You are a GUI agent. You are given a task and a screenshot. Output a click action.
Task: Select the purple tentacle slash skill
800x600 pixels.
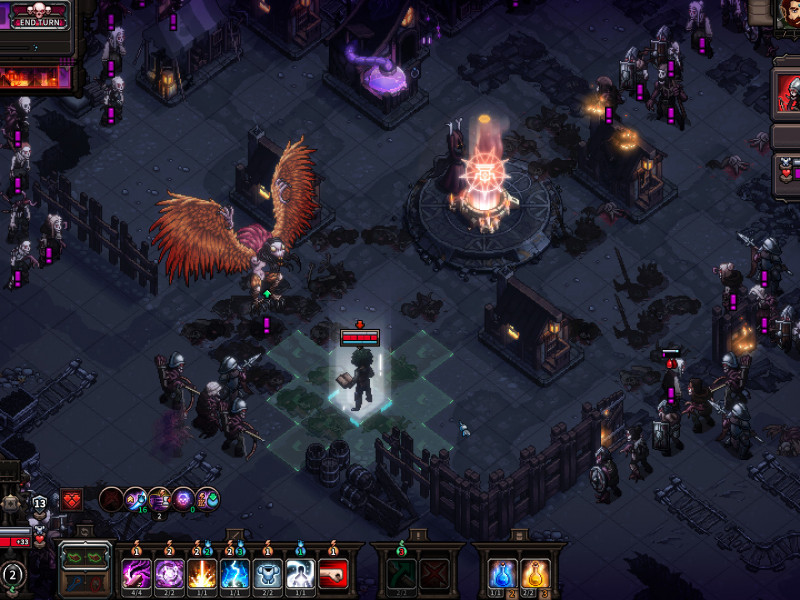(136, 573)
